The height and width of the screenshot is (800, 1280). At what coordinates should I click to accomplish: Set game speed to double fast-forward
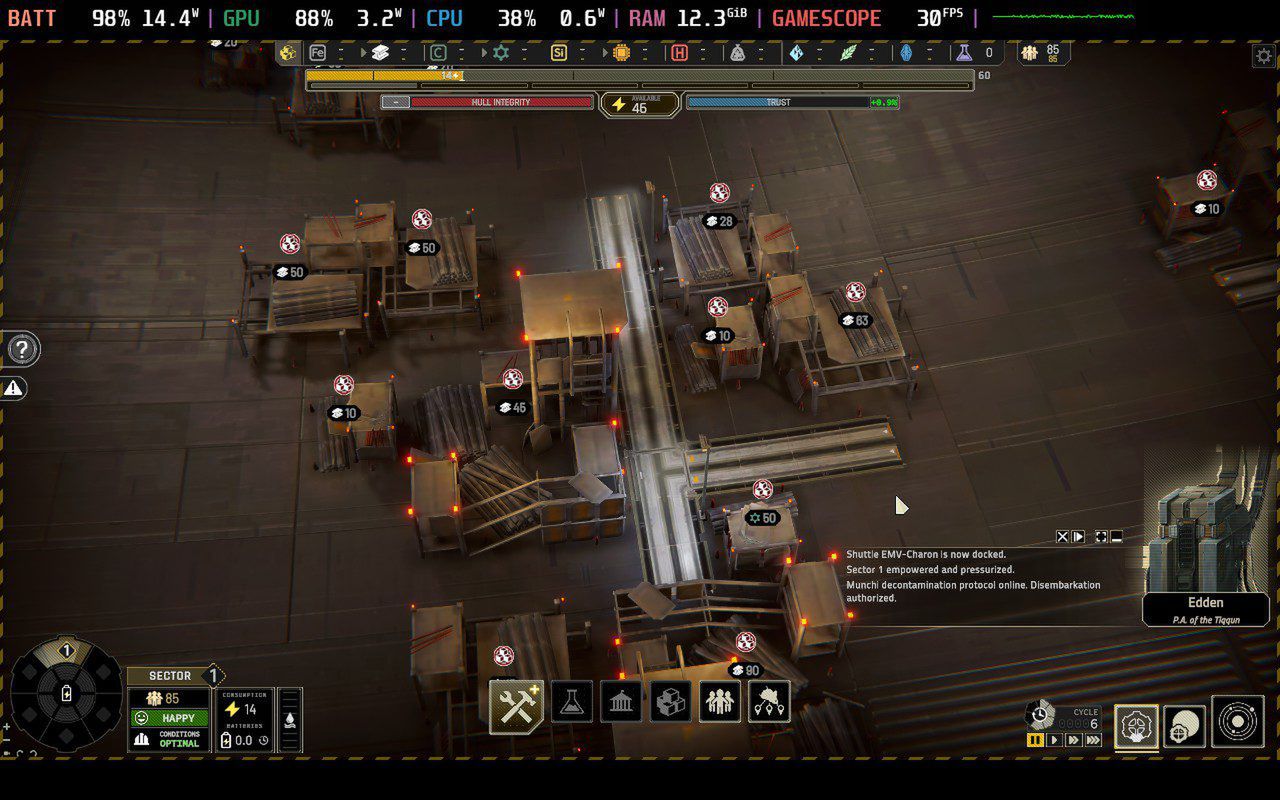[1073, 740]
